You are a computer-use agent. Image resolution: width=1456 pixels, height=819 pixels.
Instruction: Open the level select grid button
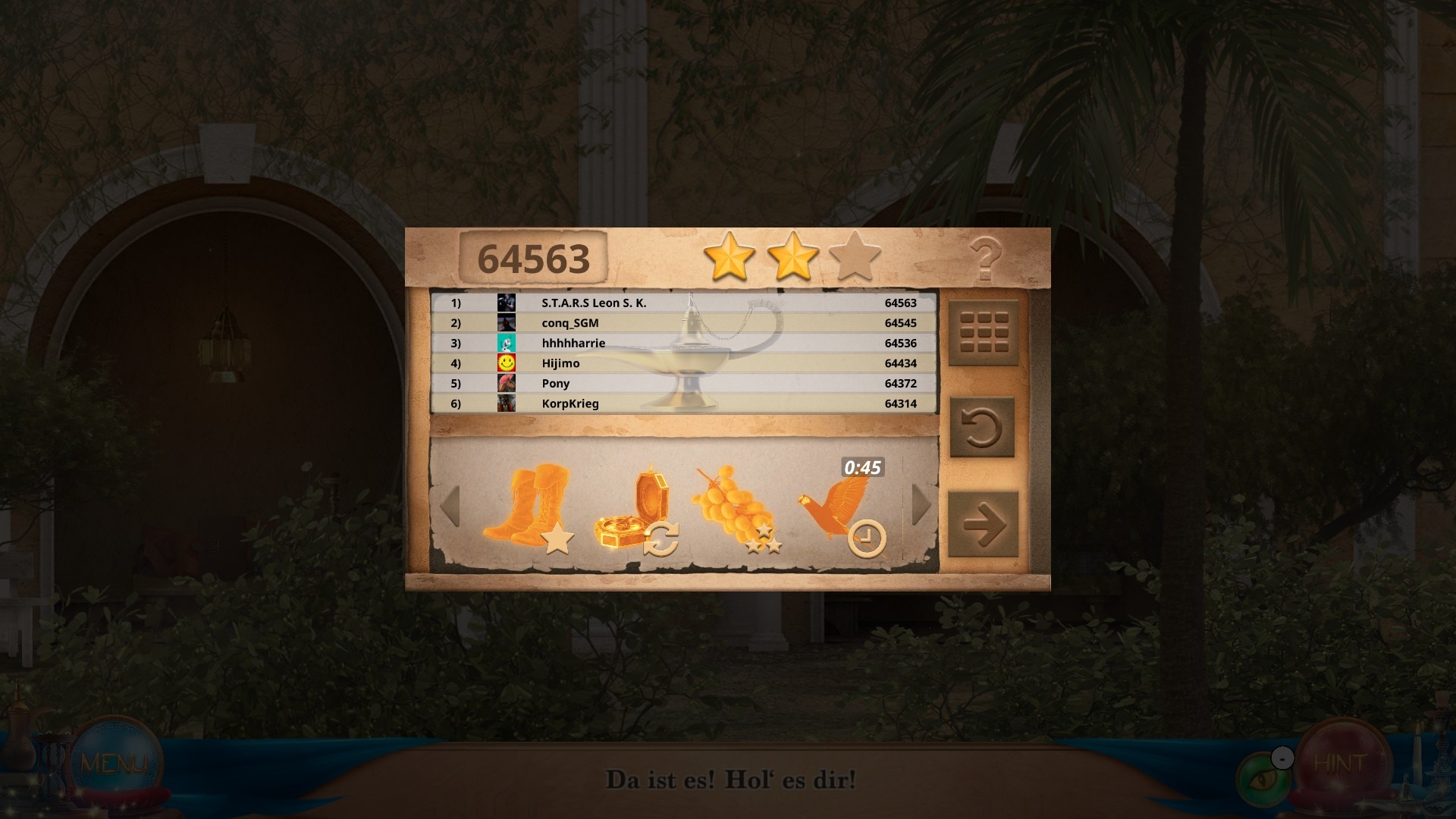coord(984,332)
